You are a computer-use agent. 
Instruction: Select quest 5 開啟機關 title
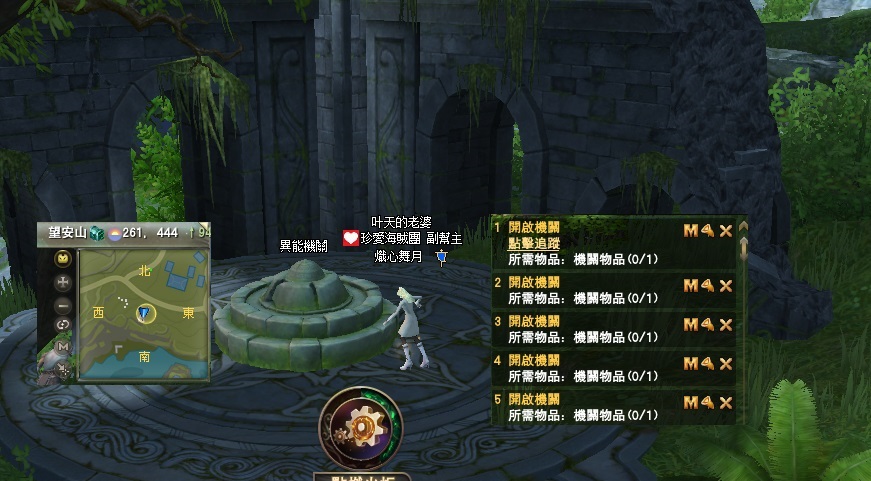534,399
